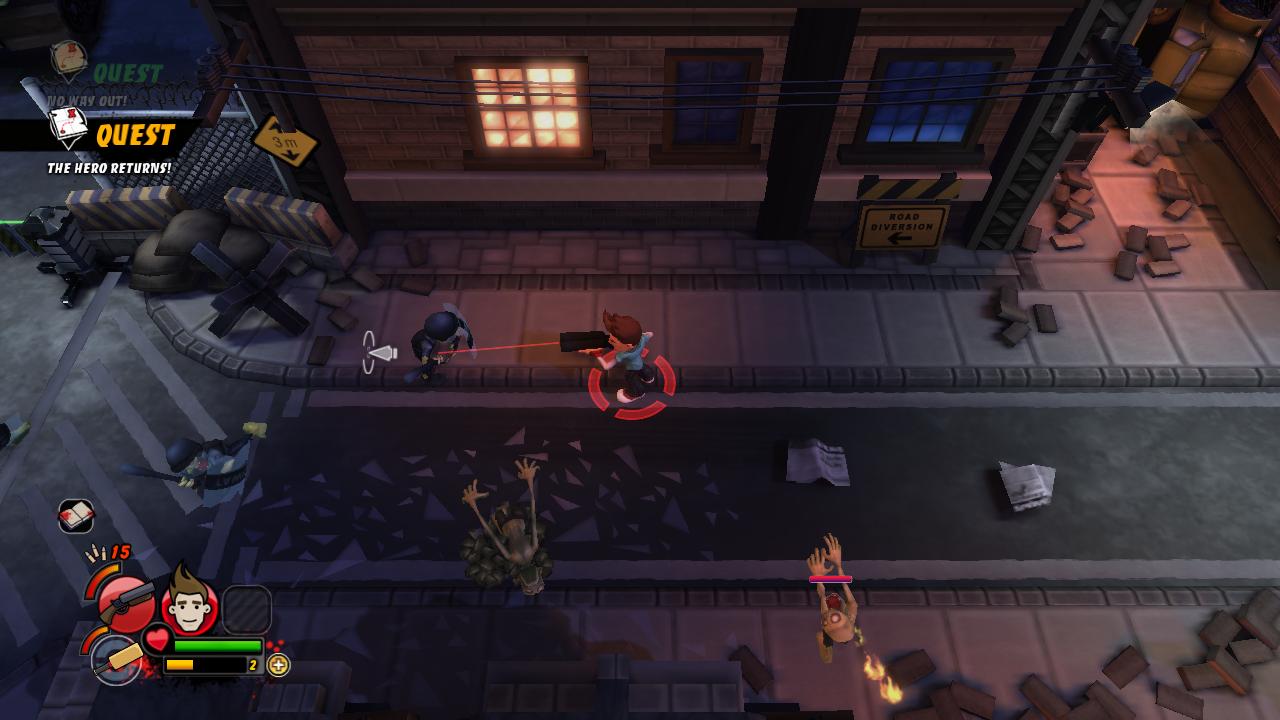
Task: Click the gold plus upgrade button
Action: pos(279,665)
